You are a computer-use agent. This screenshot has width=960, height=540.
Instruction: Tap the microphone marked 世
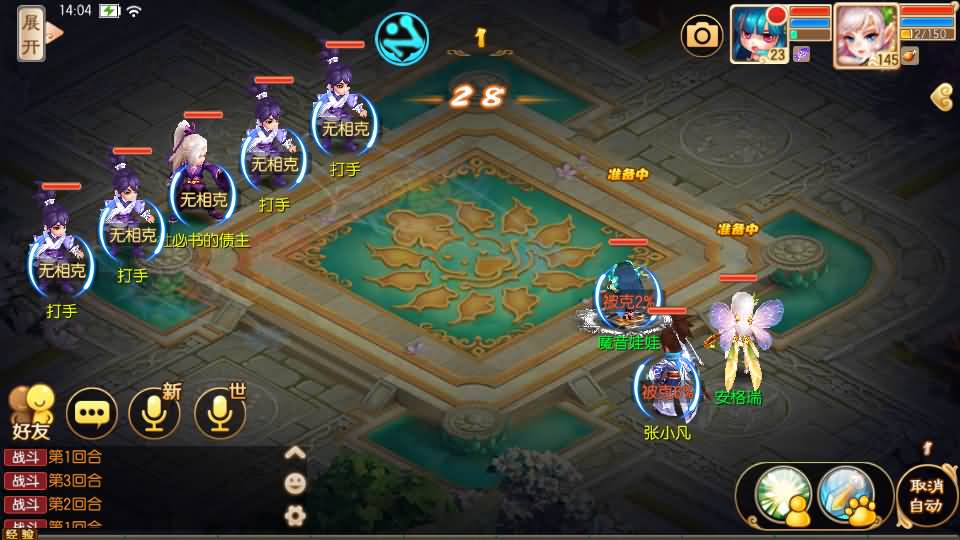[x=219, y=412]
